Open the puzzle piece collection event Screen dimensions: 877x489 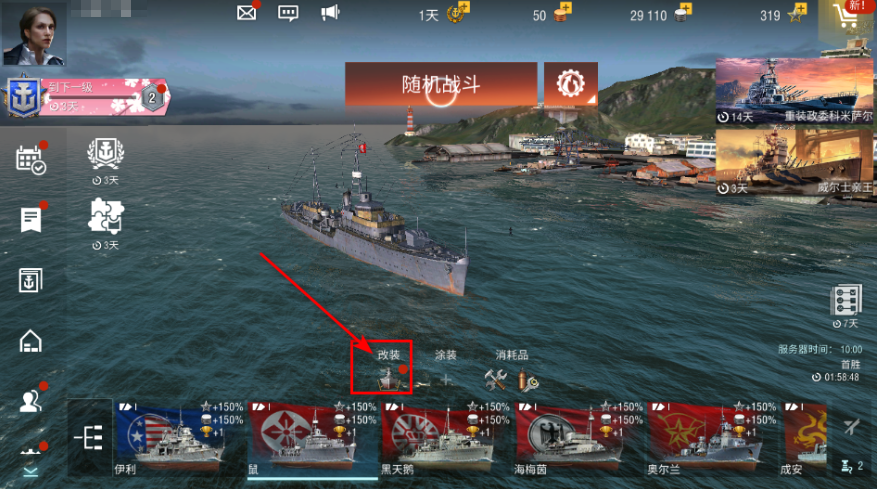coord(104,216)
